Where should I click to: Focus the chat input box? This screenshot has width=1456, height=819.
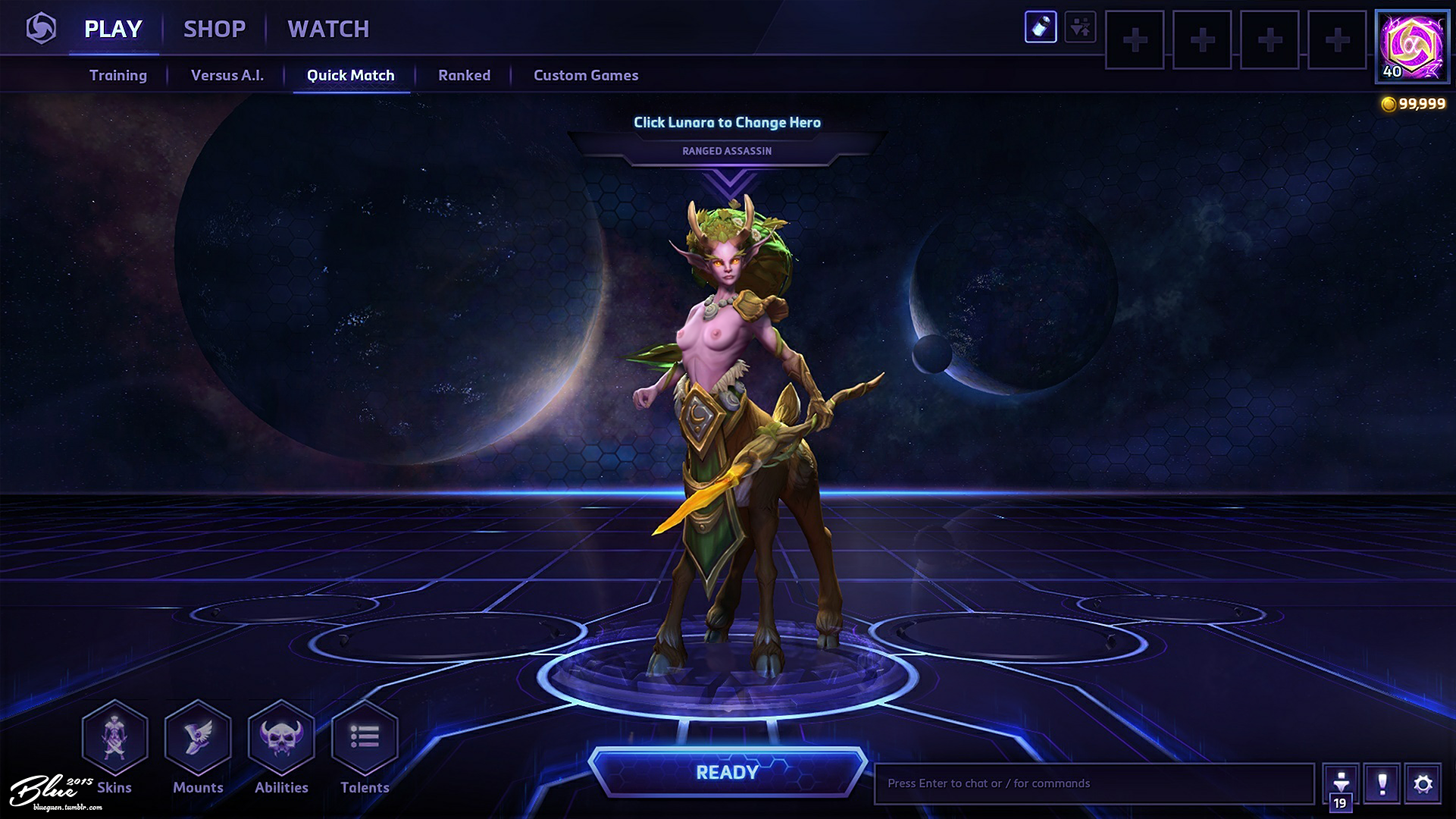coord(1094,783)
